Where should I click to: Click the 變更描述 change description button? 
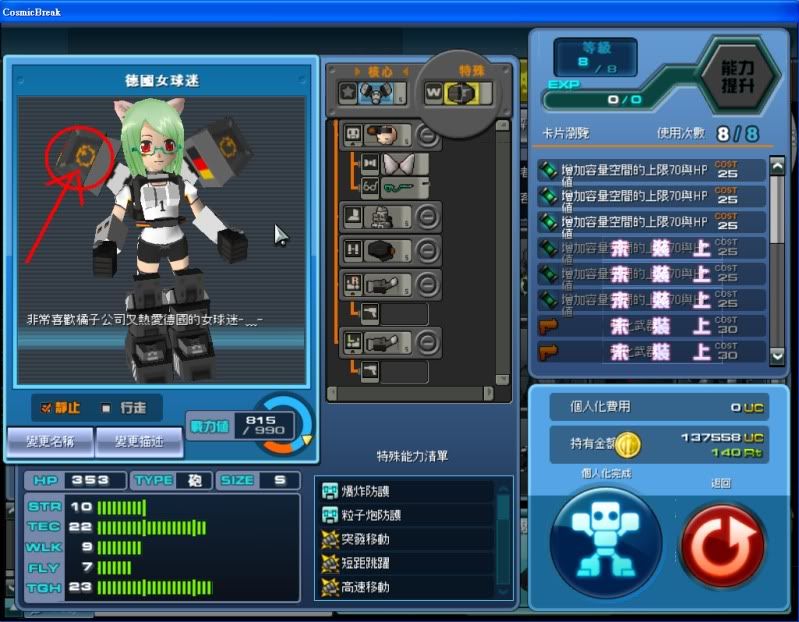(139, 440)
